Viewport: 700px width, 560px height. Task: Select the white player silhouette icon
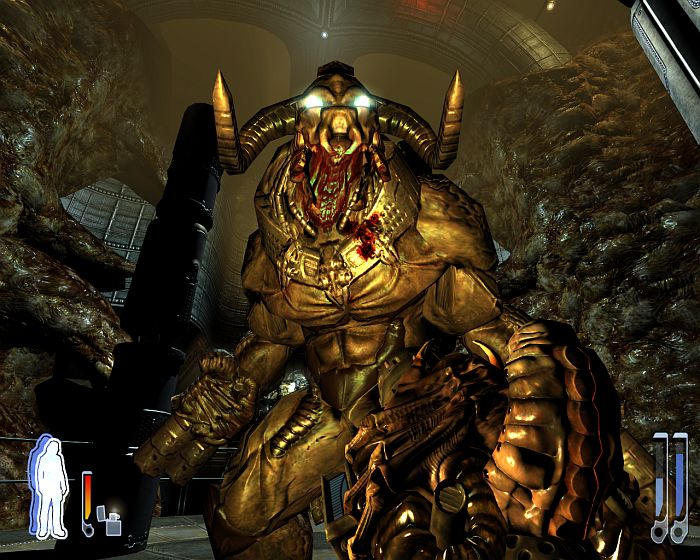click(51, 492)
